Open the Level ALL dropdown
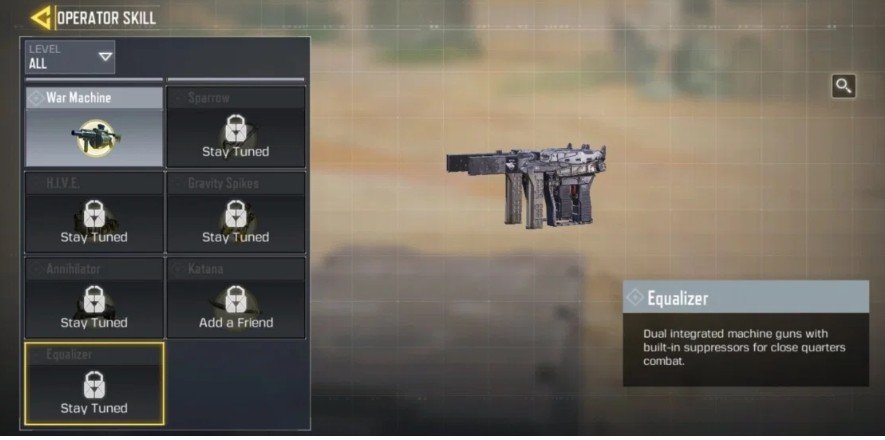885x440 pixels. click(x=71, y=57)
